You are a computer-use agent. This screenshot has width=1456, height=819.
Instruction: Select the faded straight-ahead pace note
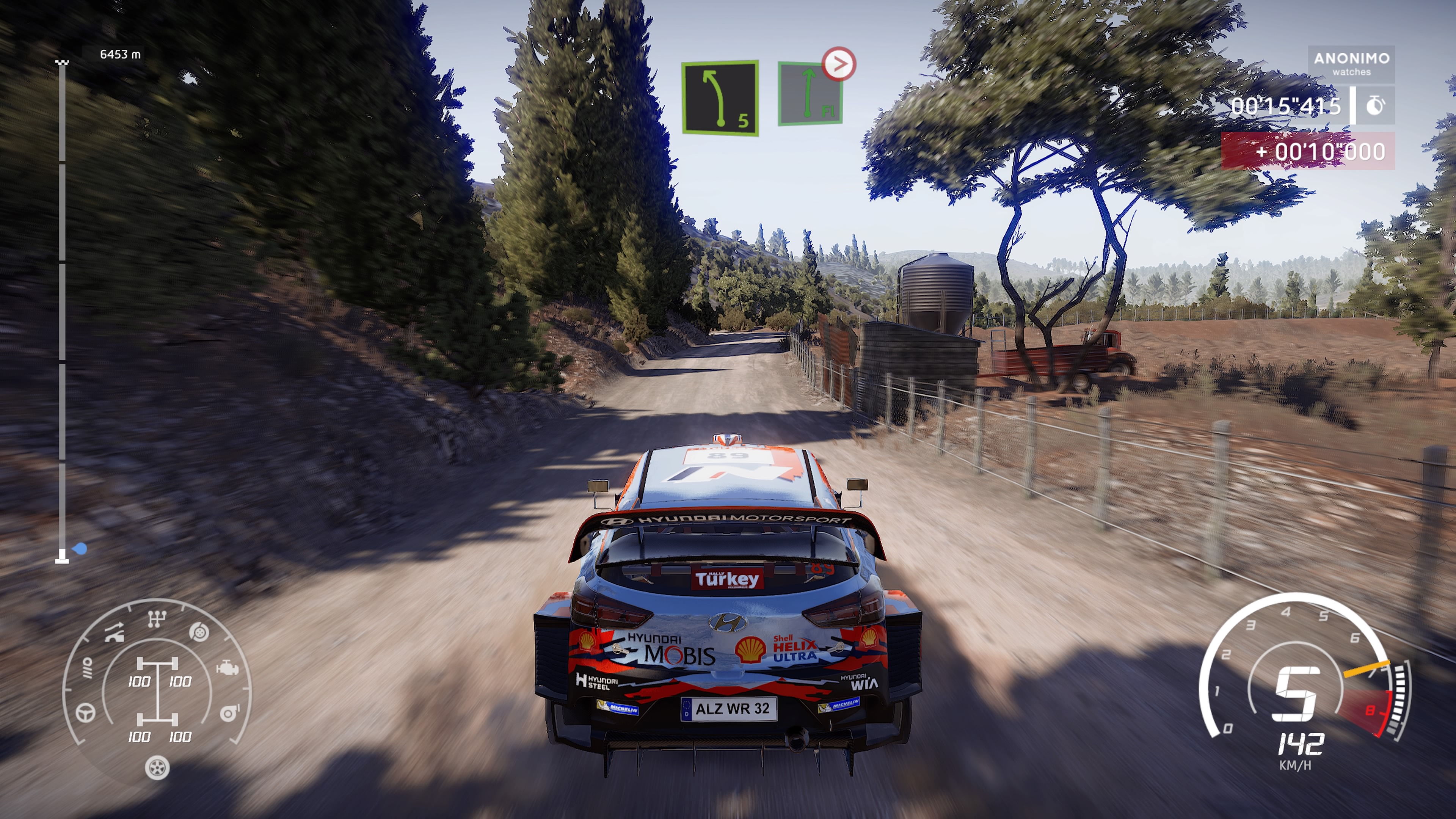pos(810,94)
